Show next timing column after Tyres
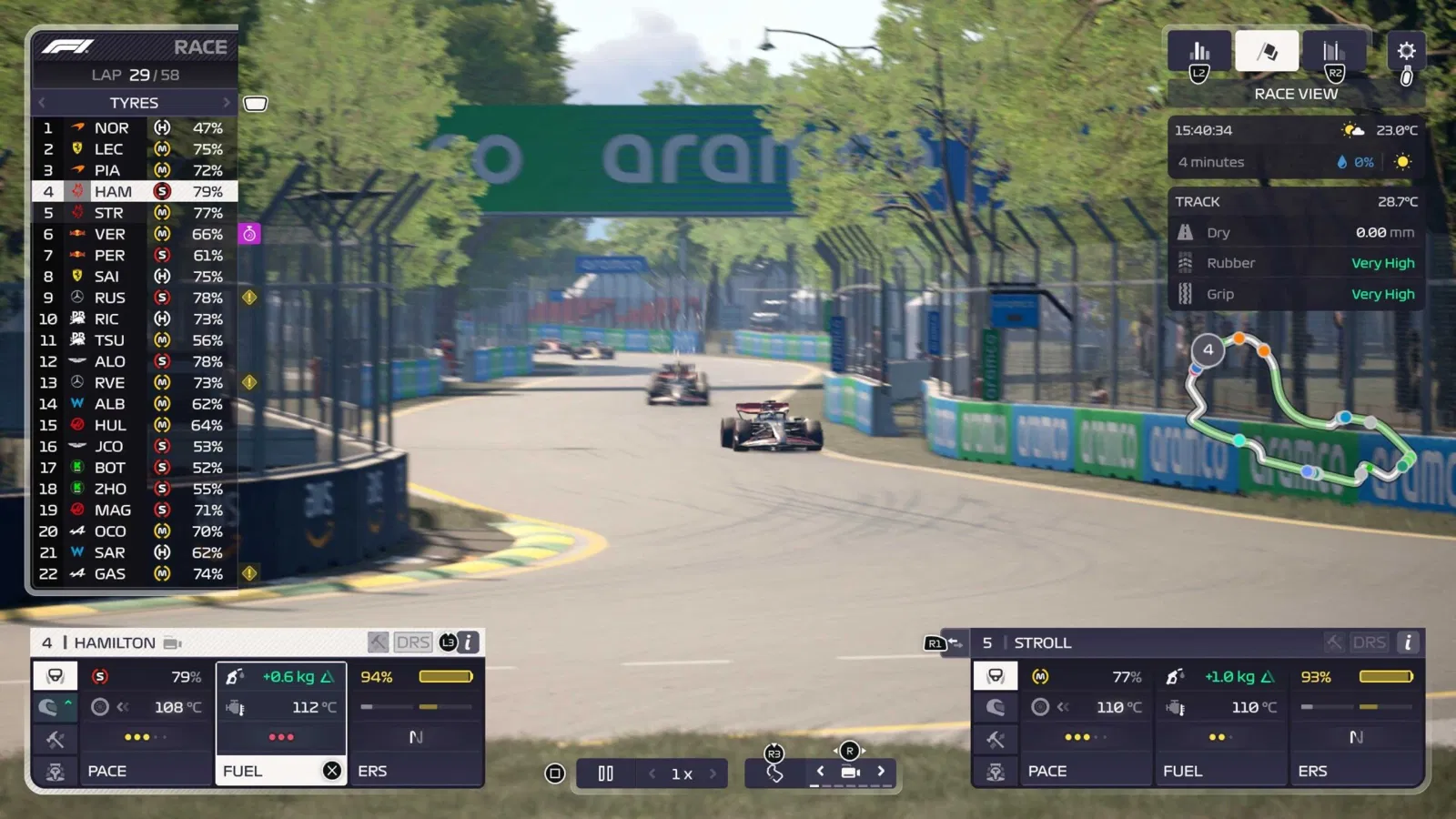 click(227, 103)
